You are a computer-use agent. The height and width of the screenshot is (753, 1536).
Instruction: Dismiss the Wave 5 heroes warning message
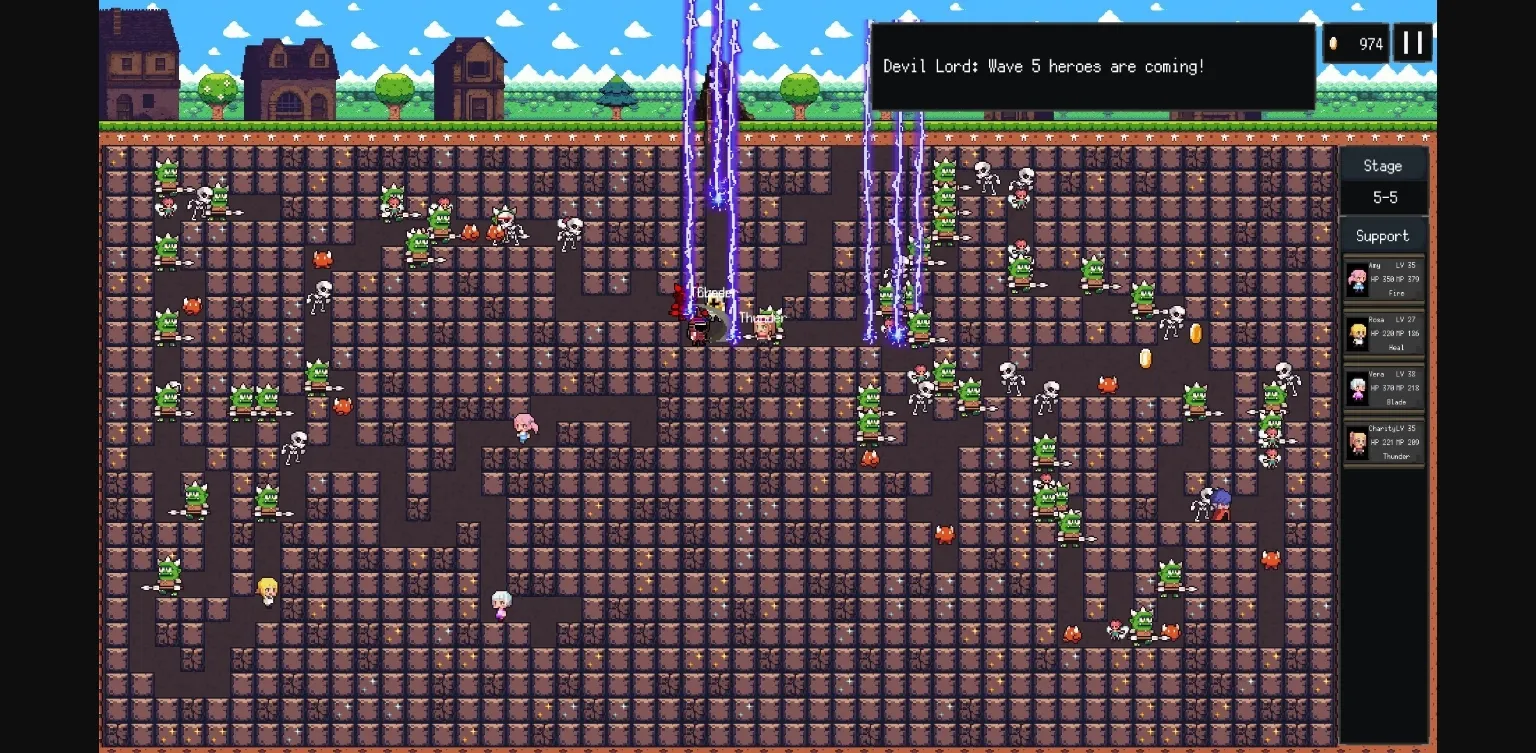click(1093, 66)
